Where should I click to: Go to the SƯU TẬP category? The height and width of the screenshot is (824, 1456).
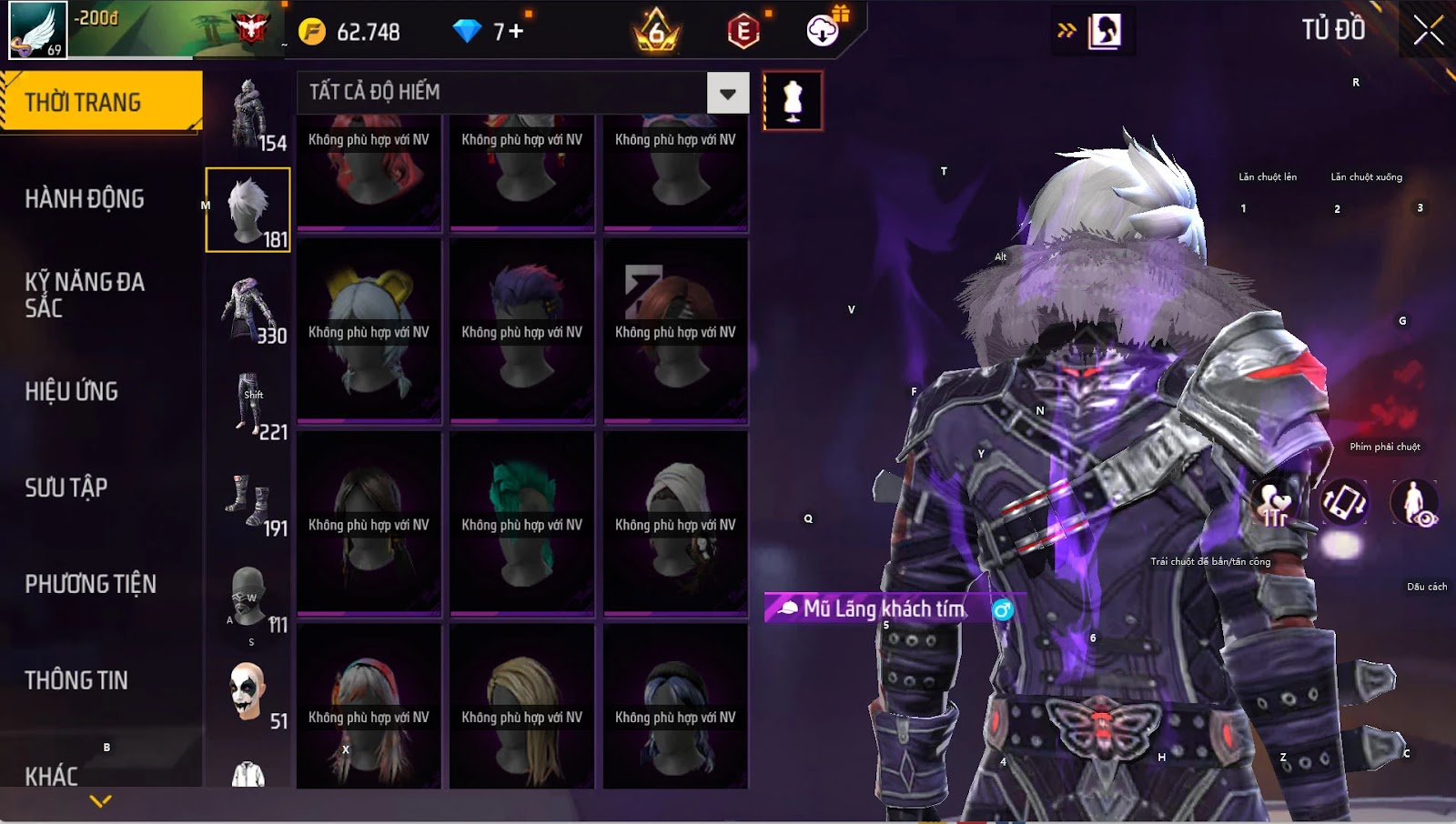coord(66,487)
